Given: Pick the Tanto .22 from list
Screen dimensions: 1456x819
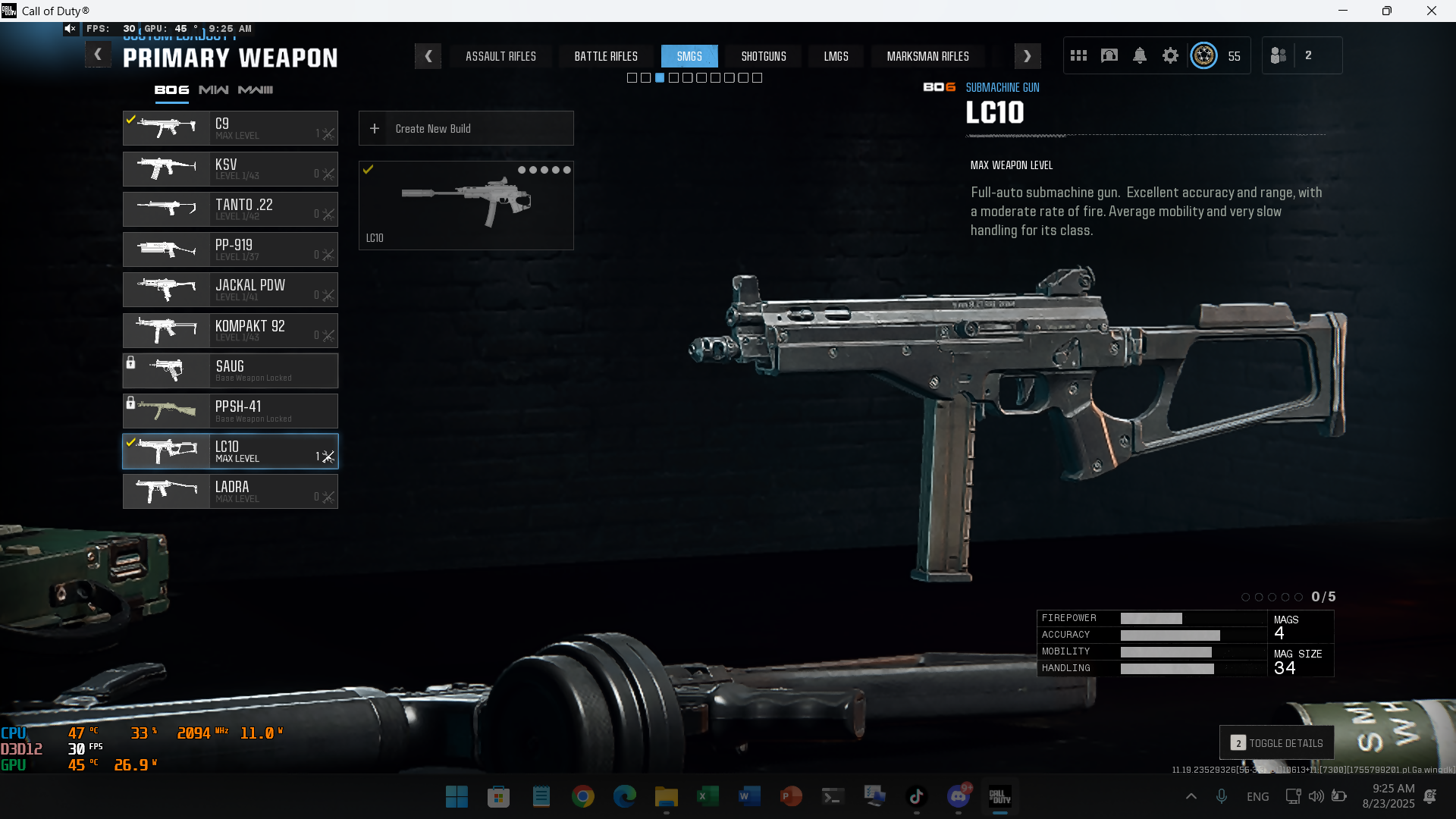Looking at the screenshot, I should pyautogui.click(x=231, y=209).
